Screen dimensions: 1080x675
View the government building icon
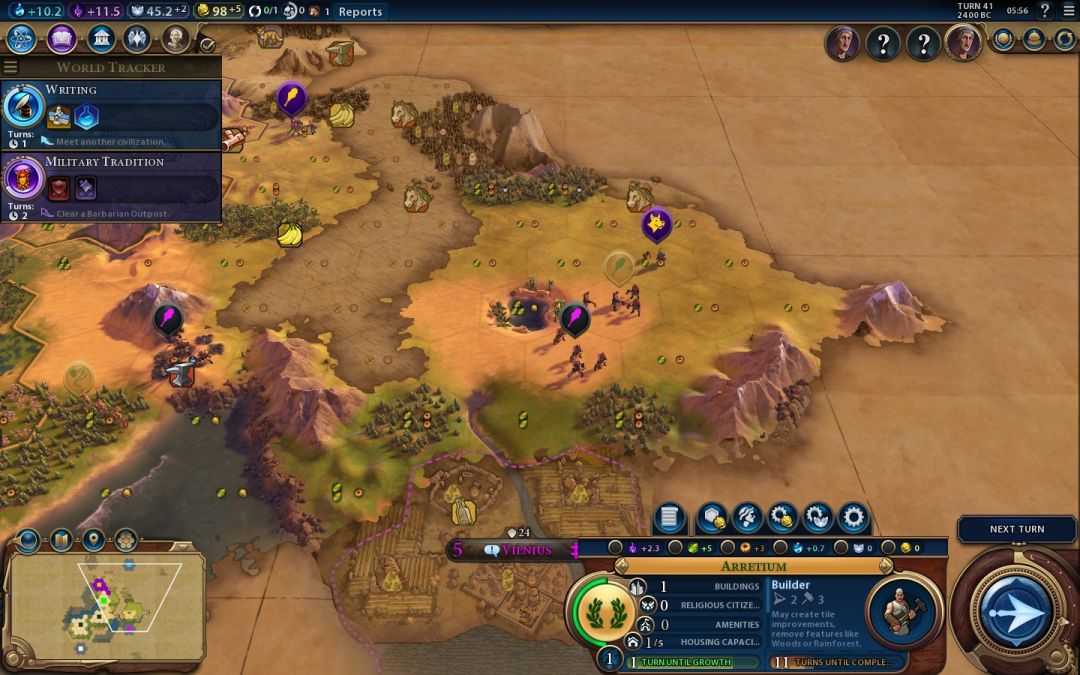click(x=100, y=39)
